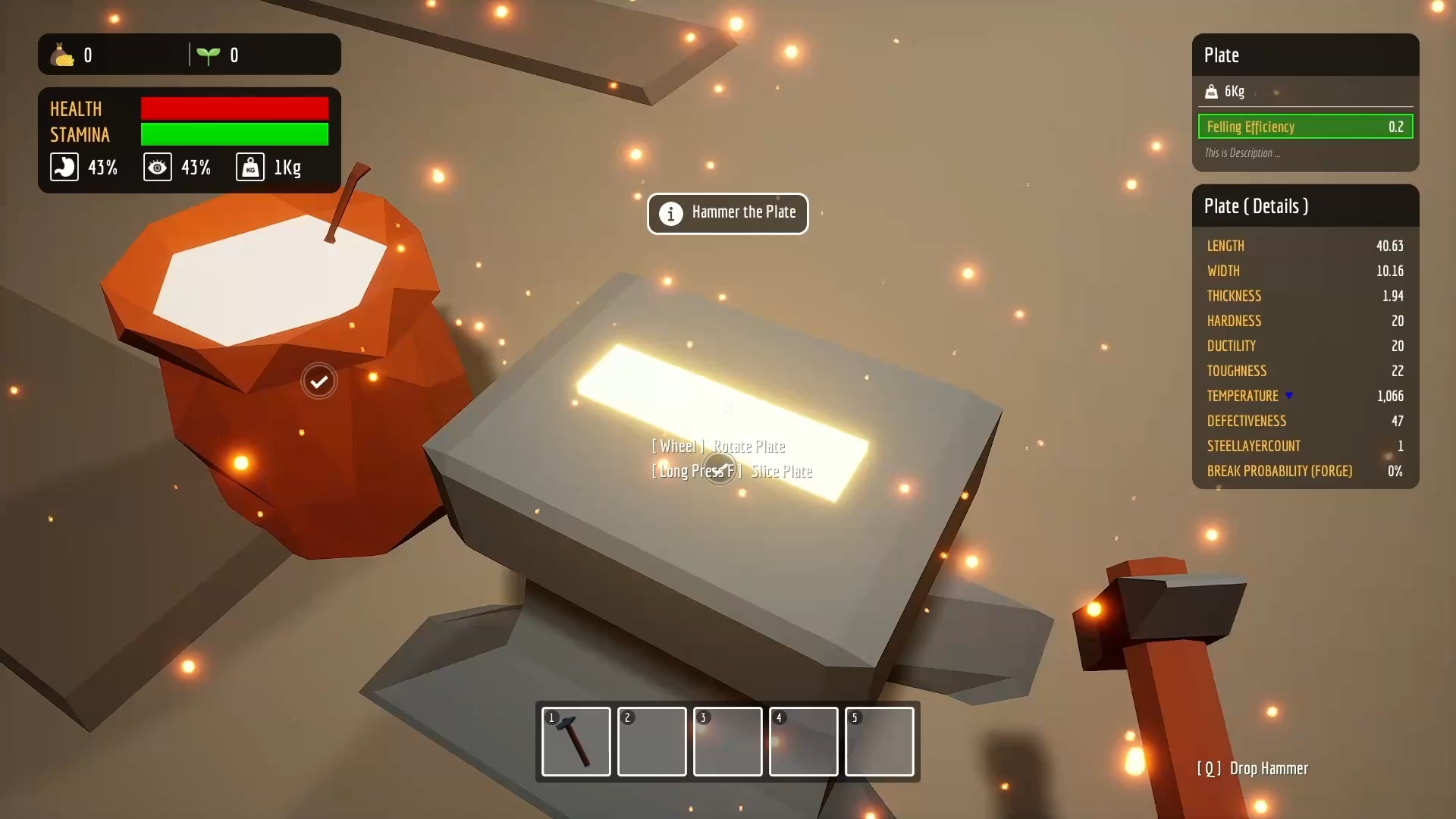Select the hammer in hotbar slot 1
Image resolution: width=1456 pixels, height=819 pixels.
pyautogui.click(x=575, y=742)
